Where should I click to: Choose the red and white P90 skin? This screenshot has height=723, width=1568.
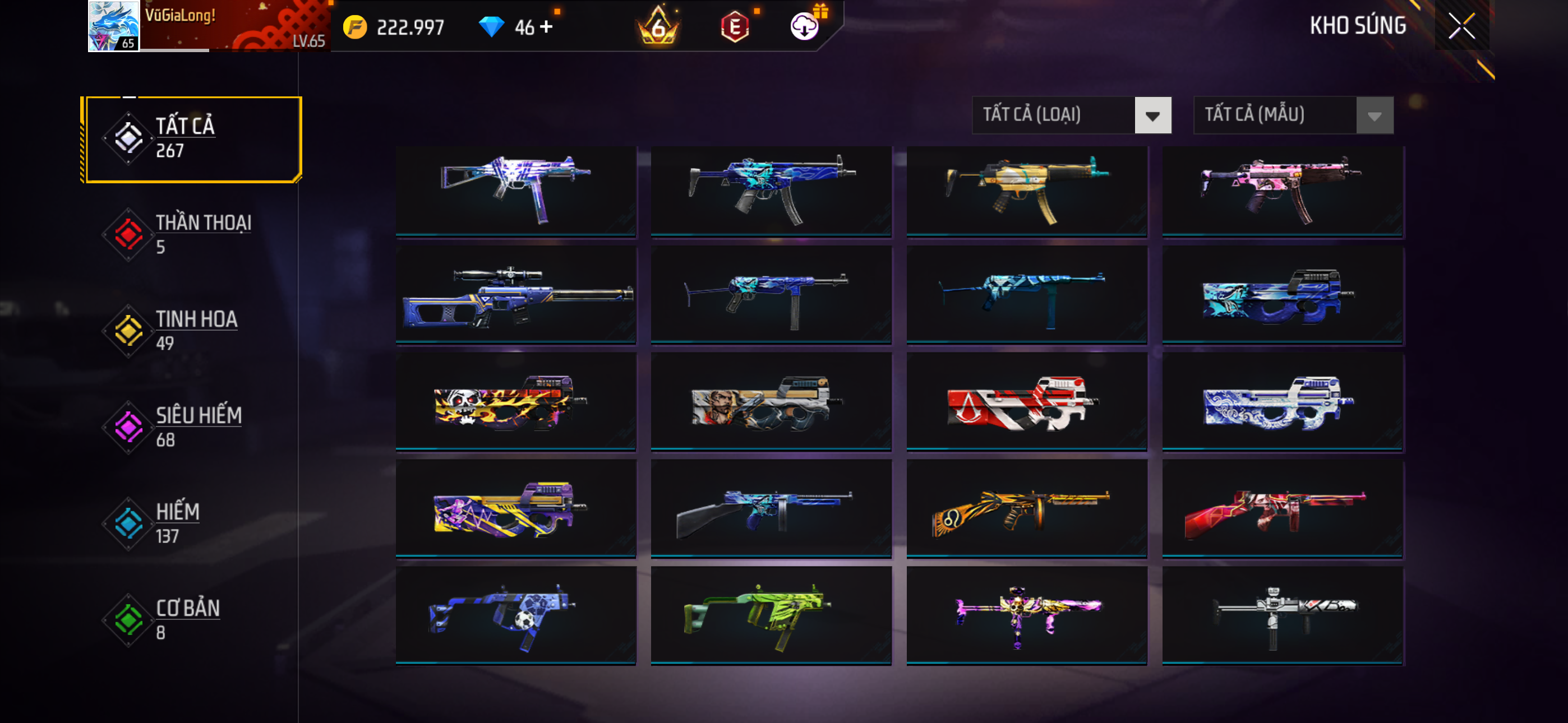tap(1027, 402)
